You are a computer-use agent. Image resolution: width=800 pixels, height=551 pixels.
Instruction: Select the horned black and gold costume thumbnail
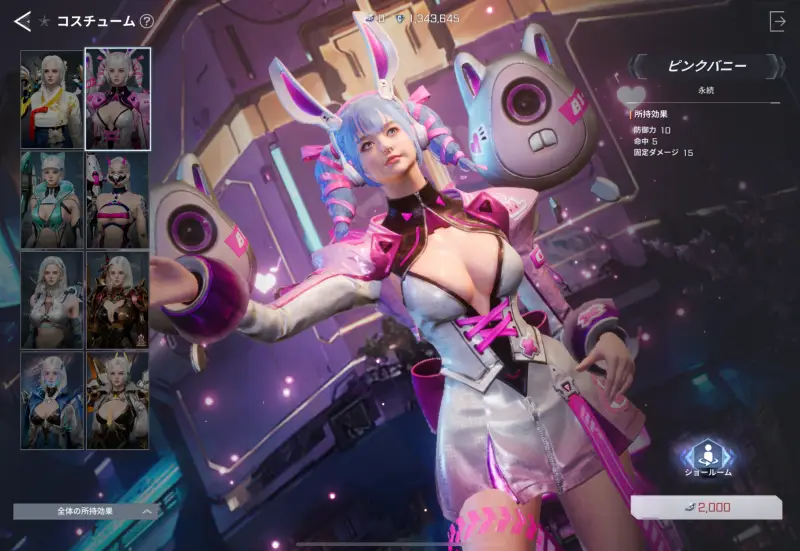(x=117, y=400)
